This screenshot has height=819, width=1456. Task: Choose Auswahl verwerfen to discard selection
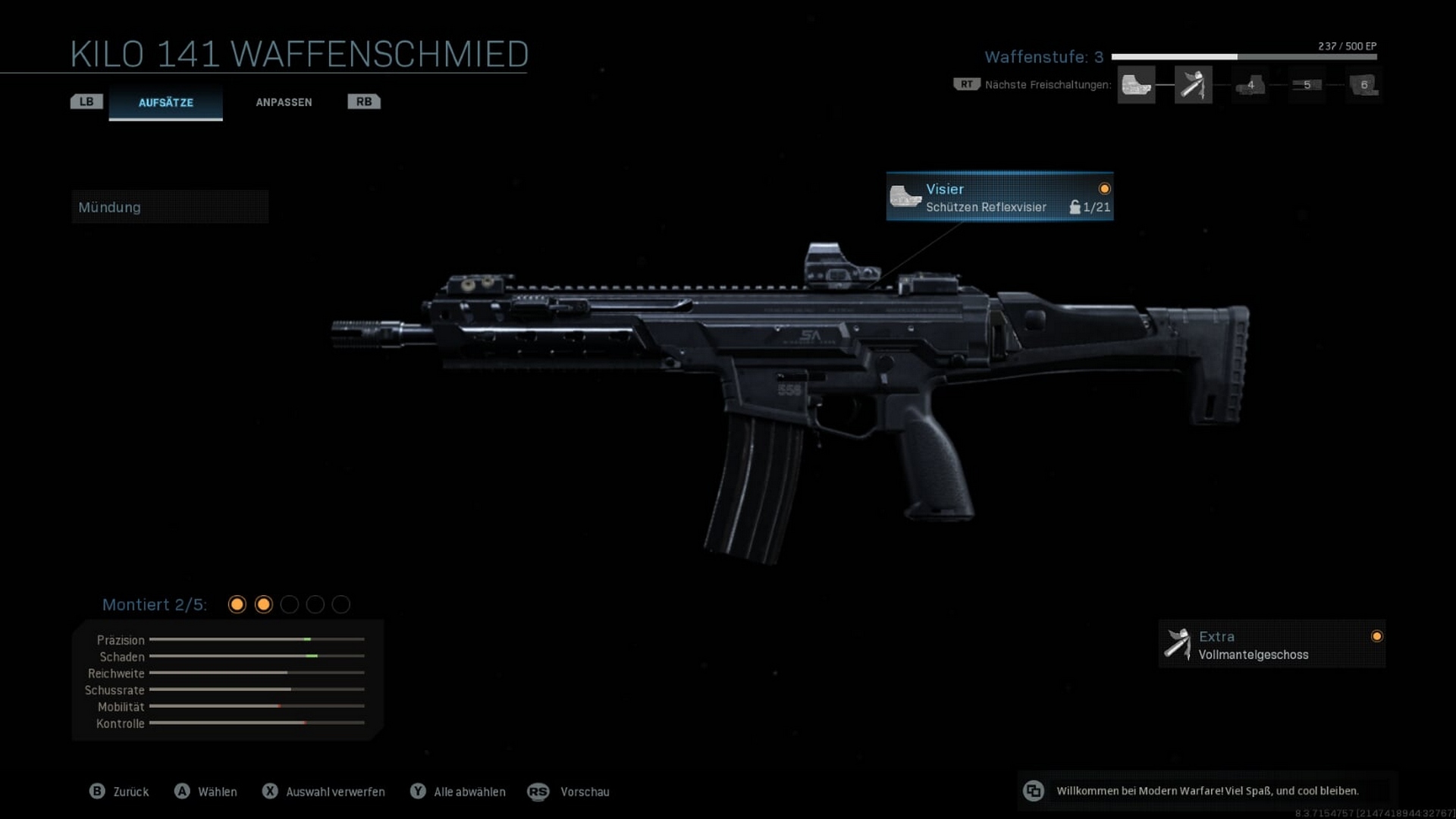[324, 792]
